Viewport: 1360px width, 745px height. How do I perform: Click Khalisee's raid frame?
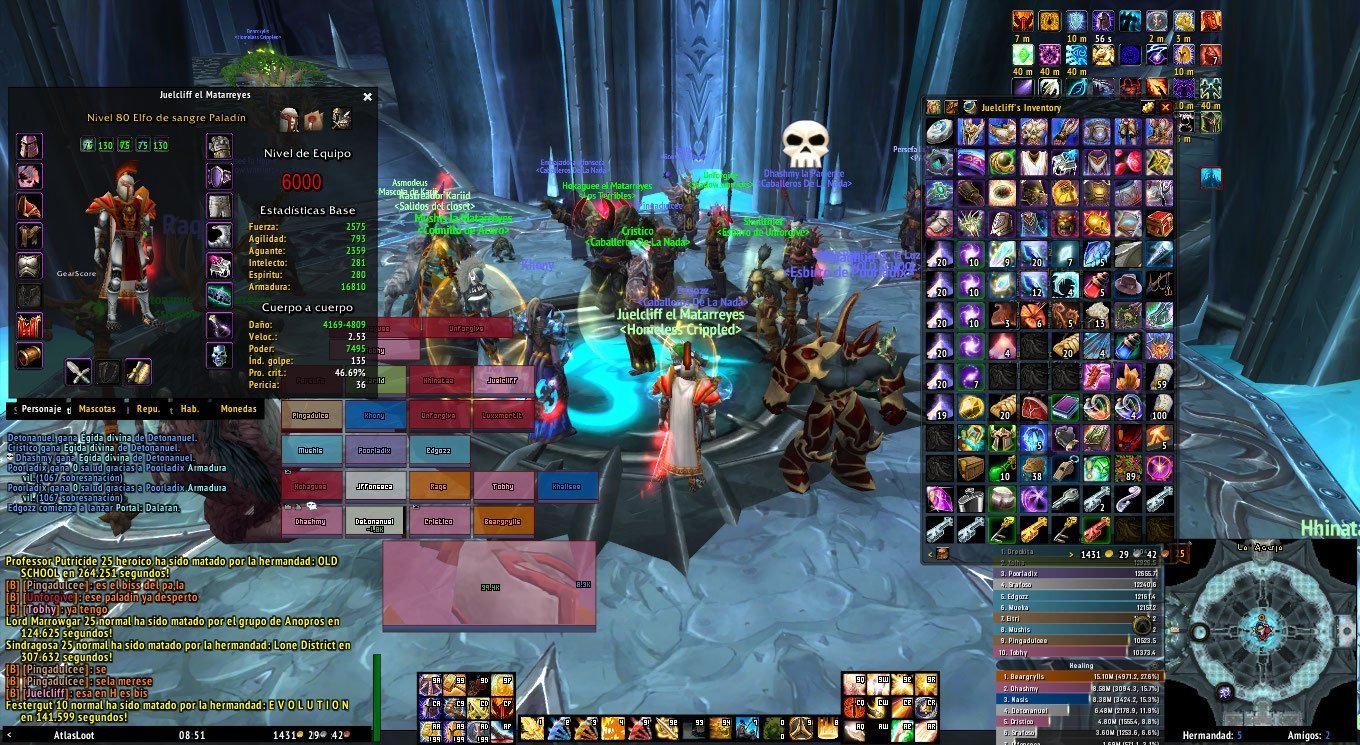[x=567, y=486]
